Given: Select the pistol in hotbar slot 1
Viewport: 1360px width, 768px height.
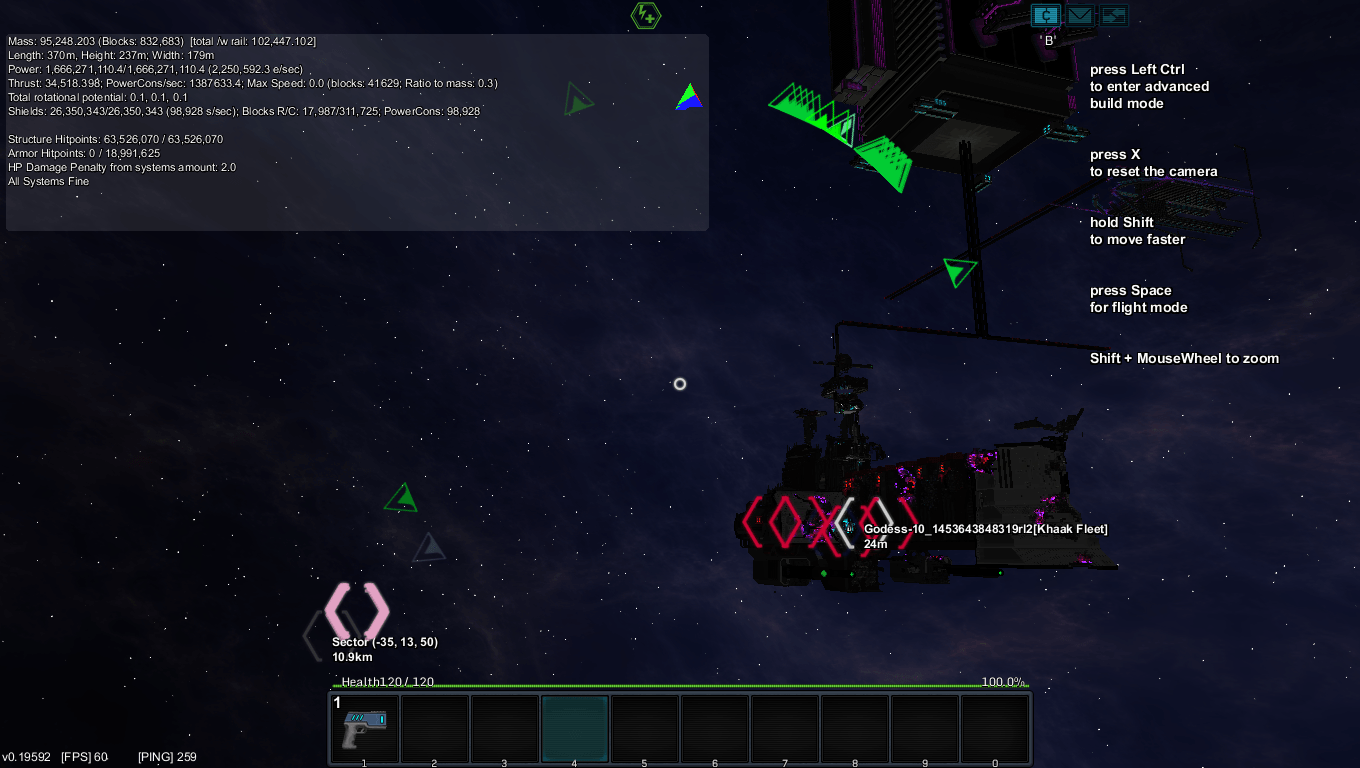Looking at the screenshot, I should coord(364,729).
